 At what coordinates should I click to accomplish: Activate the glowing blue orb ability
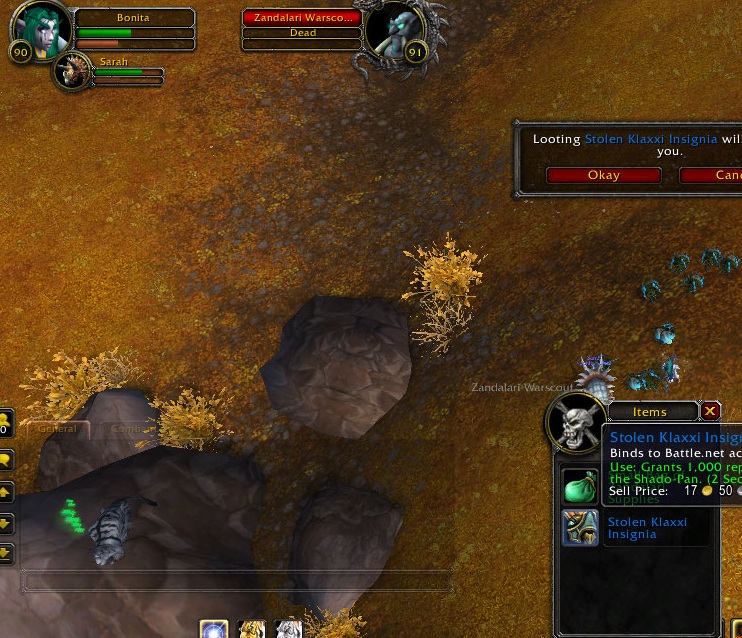click(214, 630)
